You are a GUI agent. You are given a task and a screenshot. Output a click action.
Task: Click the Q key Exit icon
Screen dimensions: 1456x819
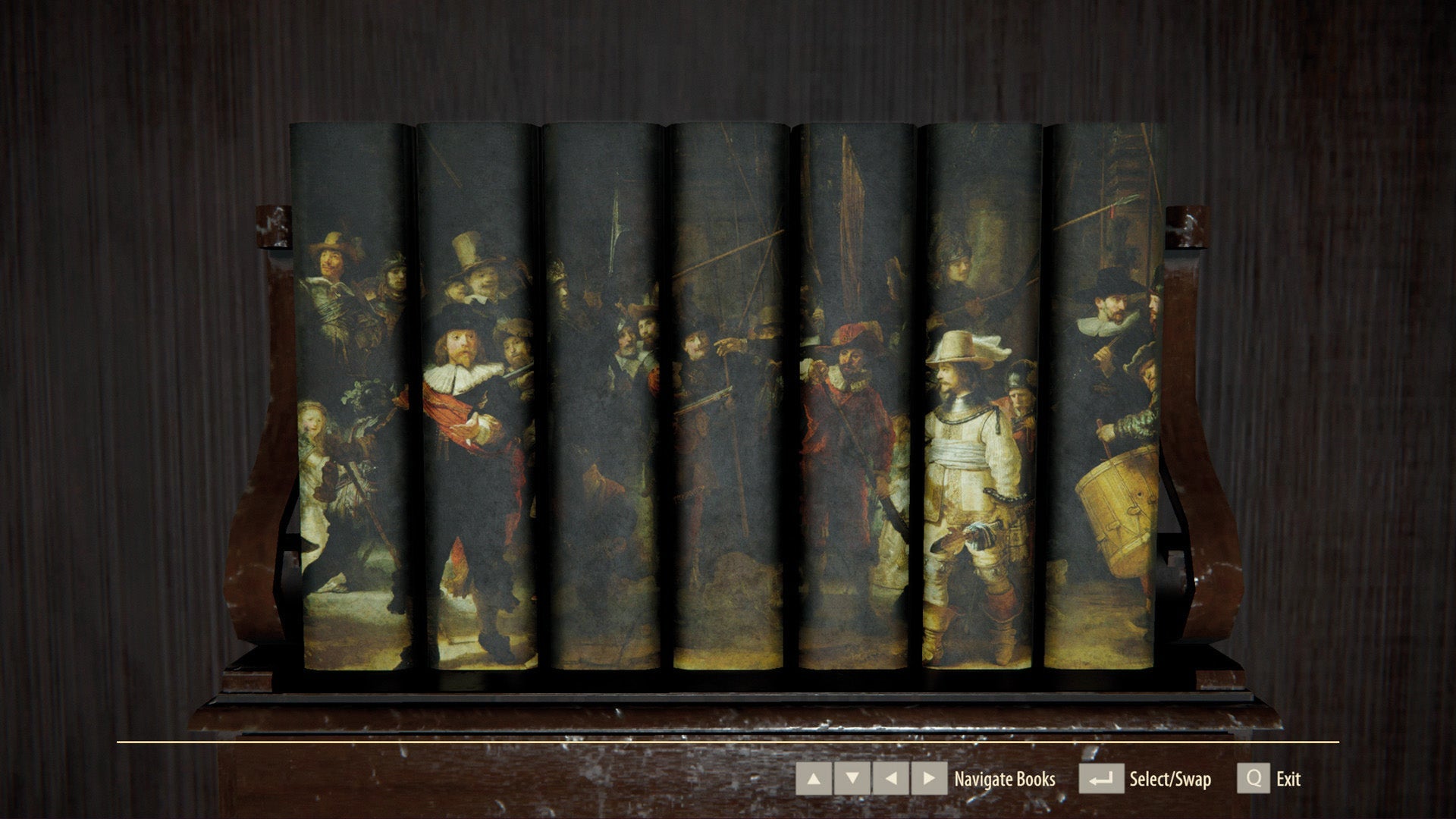(x=1254, y=778)
